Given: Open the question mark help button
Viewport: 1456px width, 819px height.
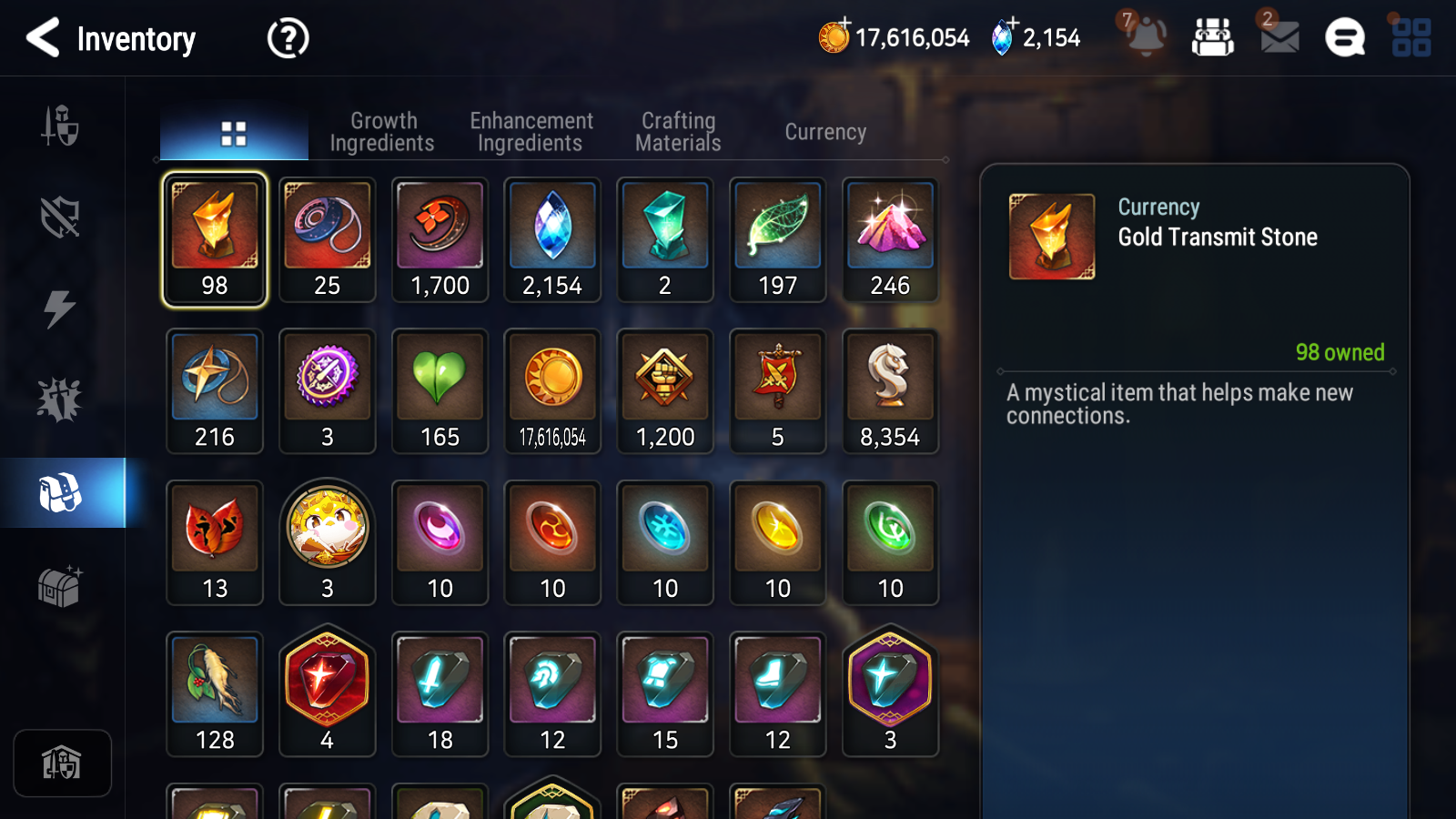Looking at the screenshot, I should 288,39.
